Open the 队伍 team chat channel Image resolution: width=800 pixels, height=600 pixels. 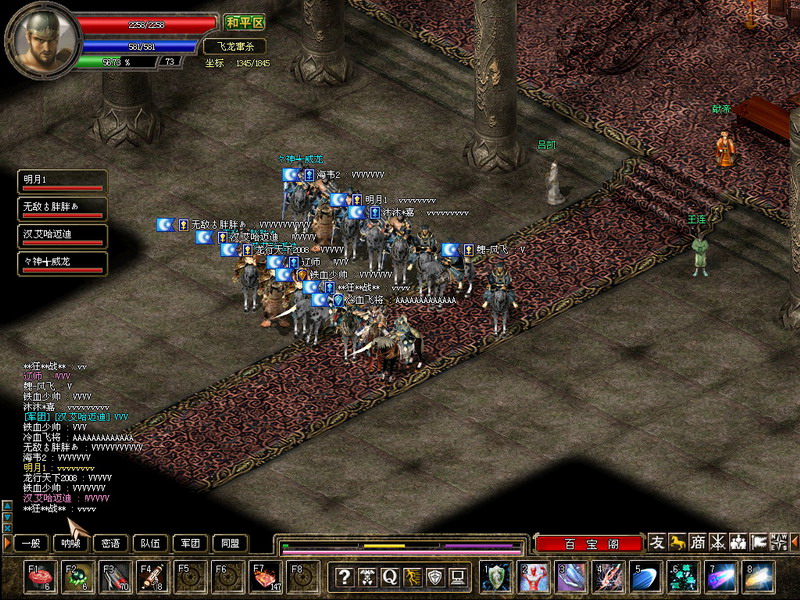(x=150, y=543)
